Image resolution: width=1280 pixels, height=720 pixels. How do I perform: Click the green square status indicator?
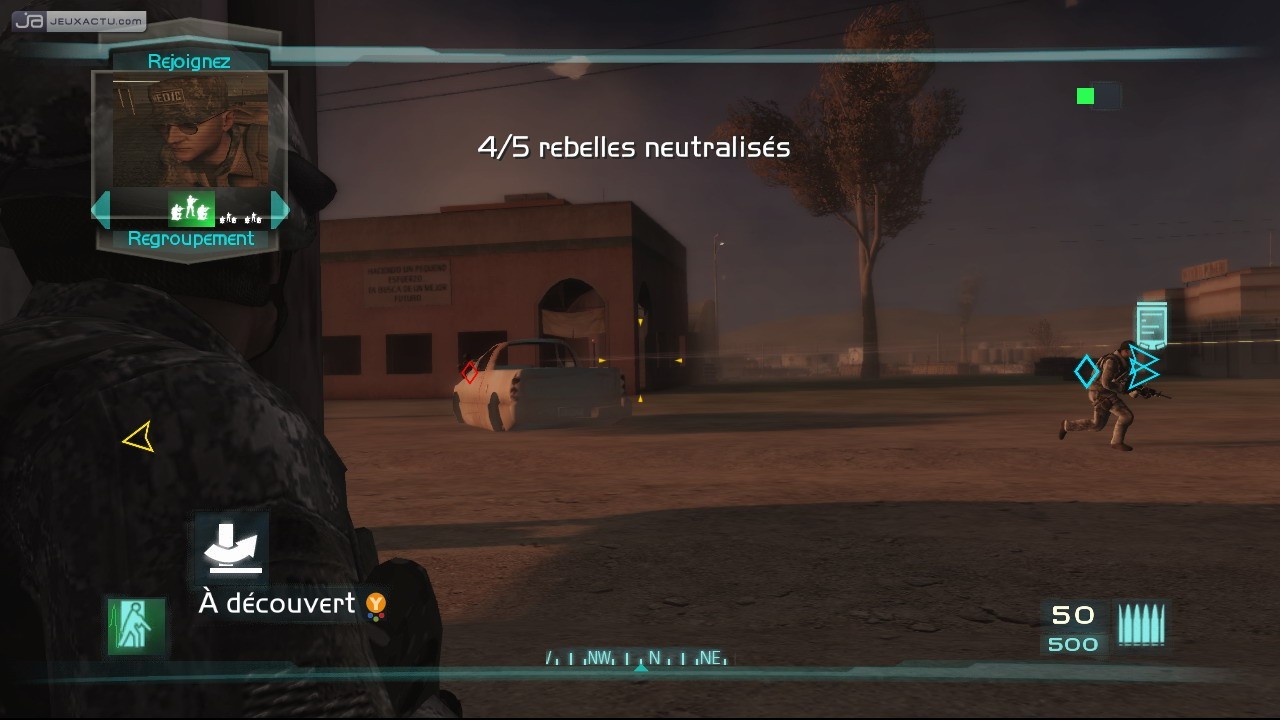[1085, 96]
